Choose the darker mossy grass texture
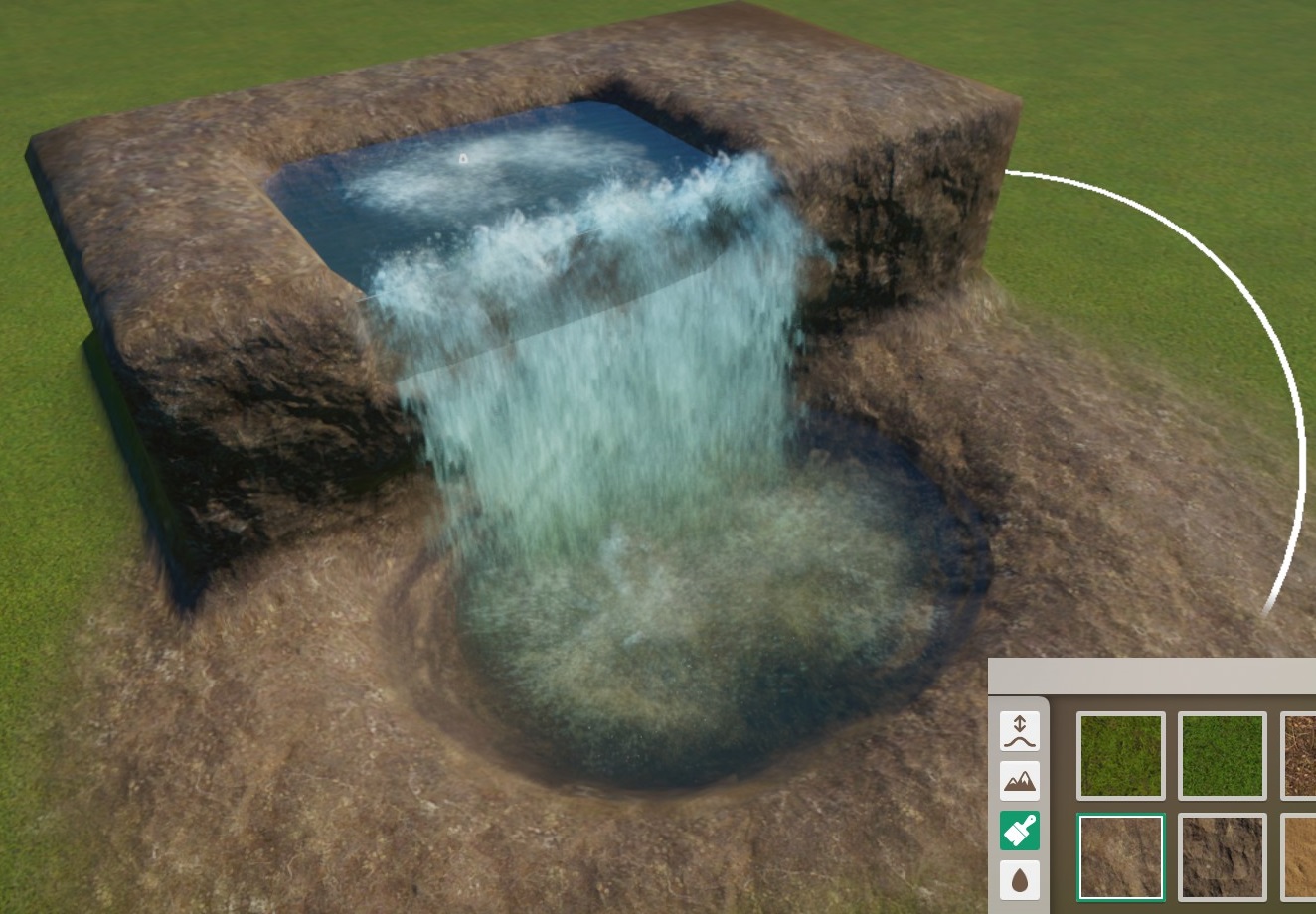This screenshot has height=914, width=1316. [1121, 755]
